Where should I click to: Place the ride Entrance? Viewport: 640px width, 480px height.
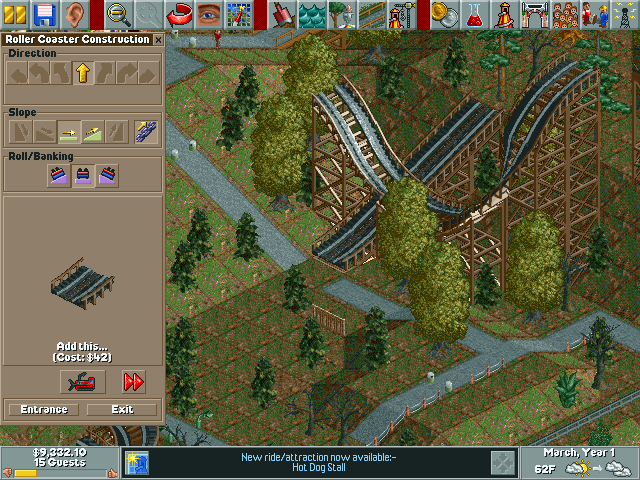coord(43,409)
